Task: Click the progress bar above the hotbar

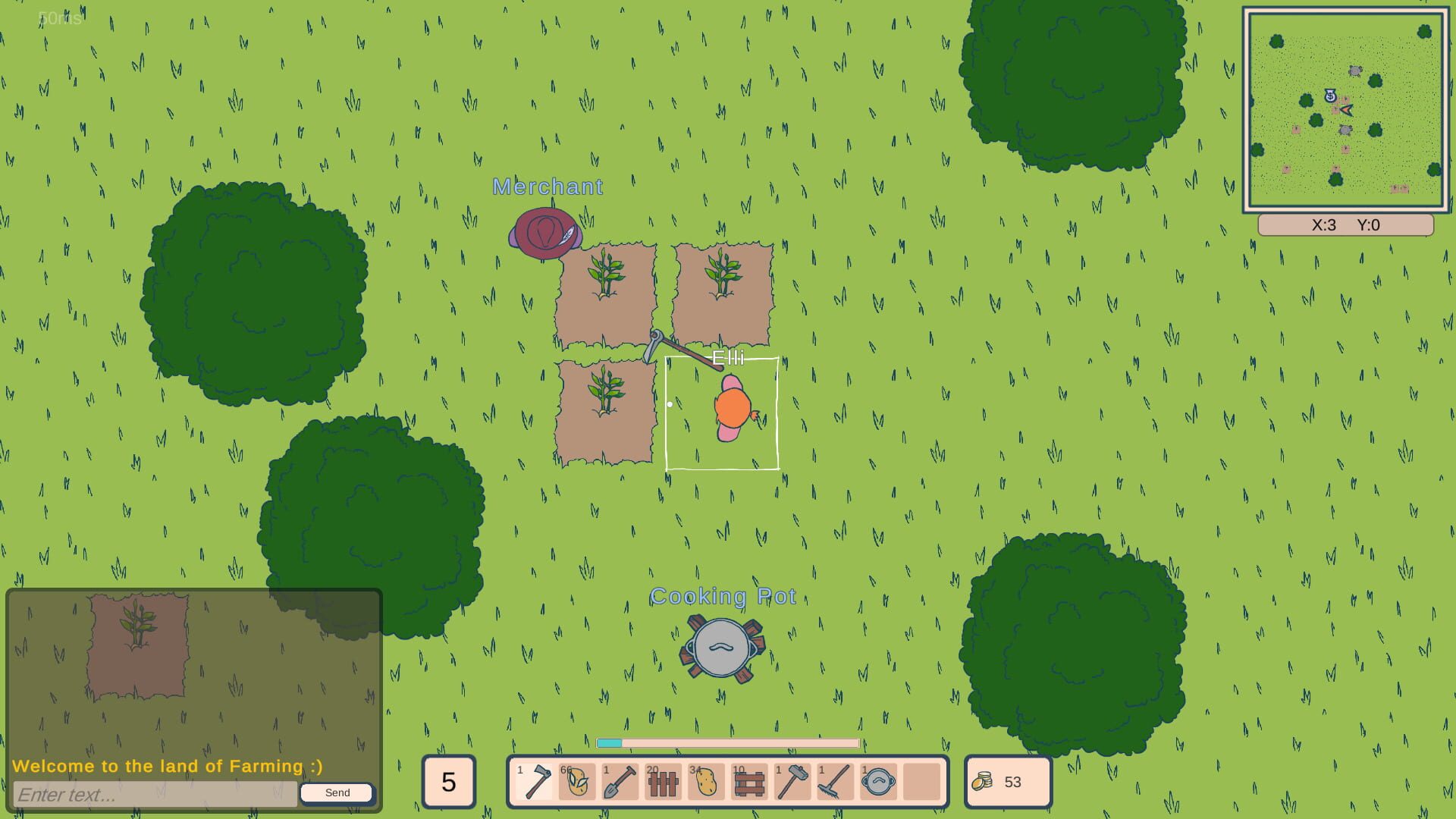Action: pos(726,743)
